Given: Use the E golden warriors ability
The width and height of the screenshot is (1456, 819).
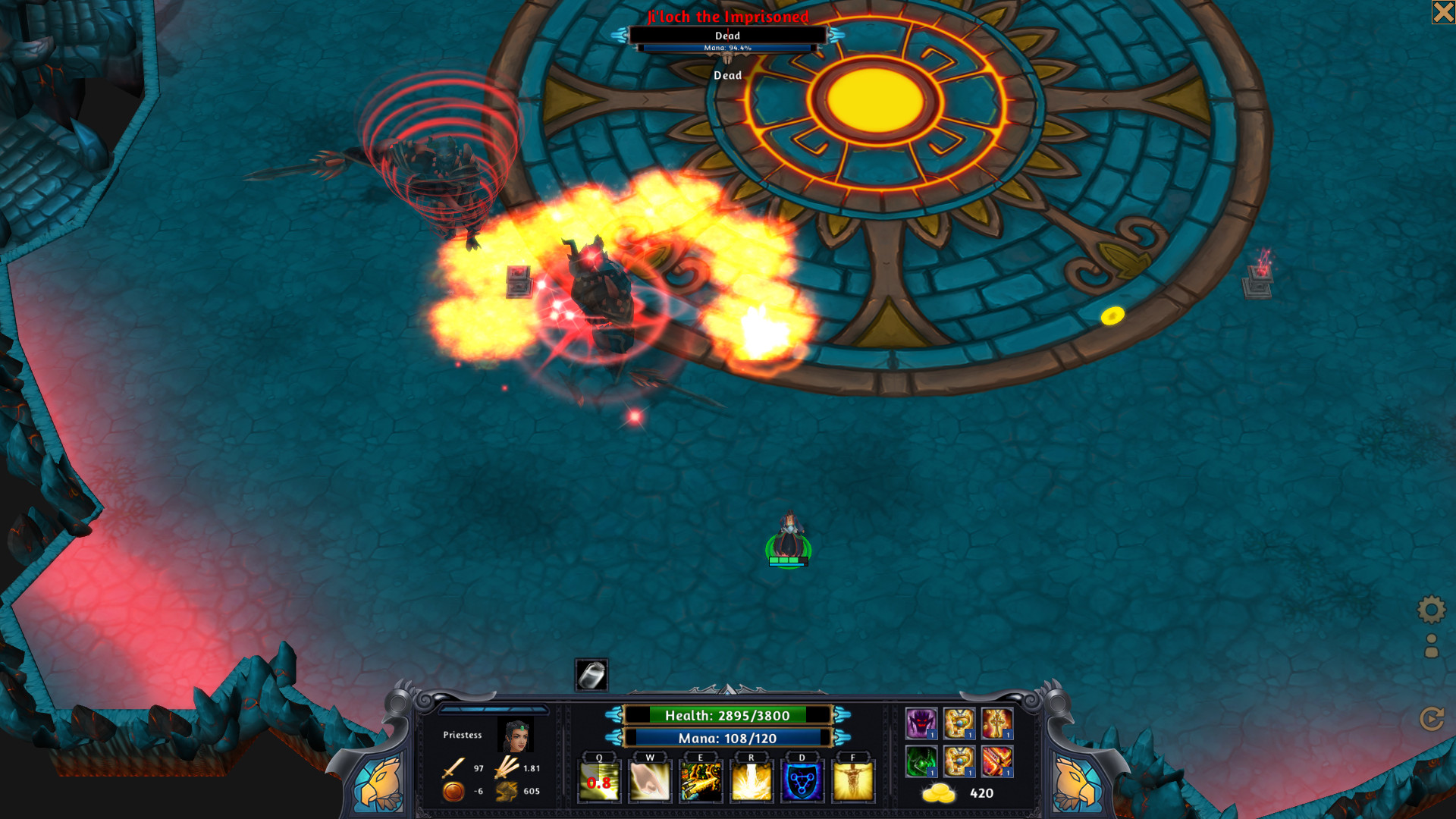Looking at the screenshot, I should click(701, 781).
